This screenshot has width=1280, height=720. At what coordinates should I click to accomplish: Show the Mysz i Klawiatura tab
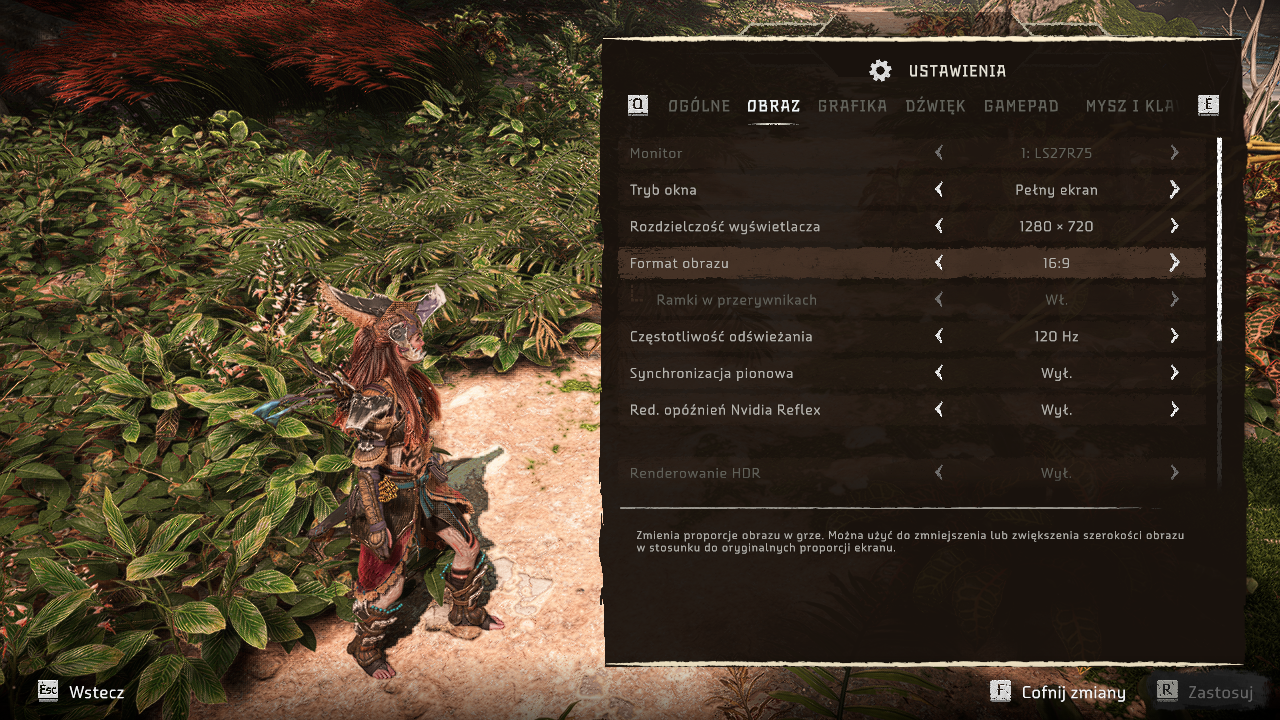[1129, 106]
